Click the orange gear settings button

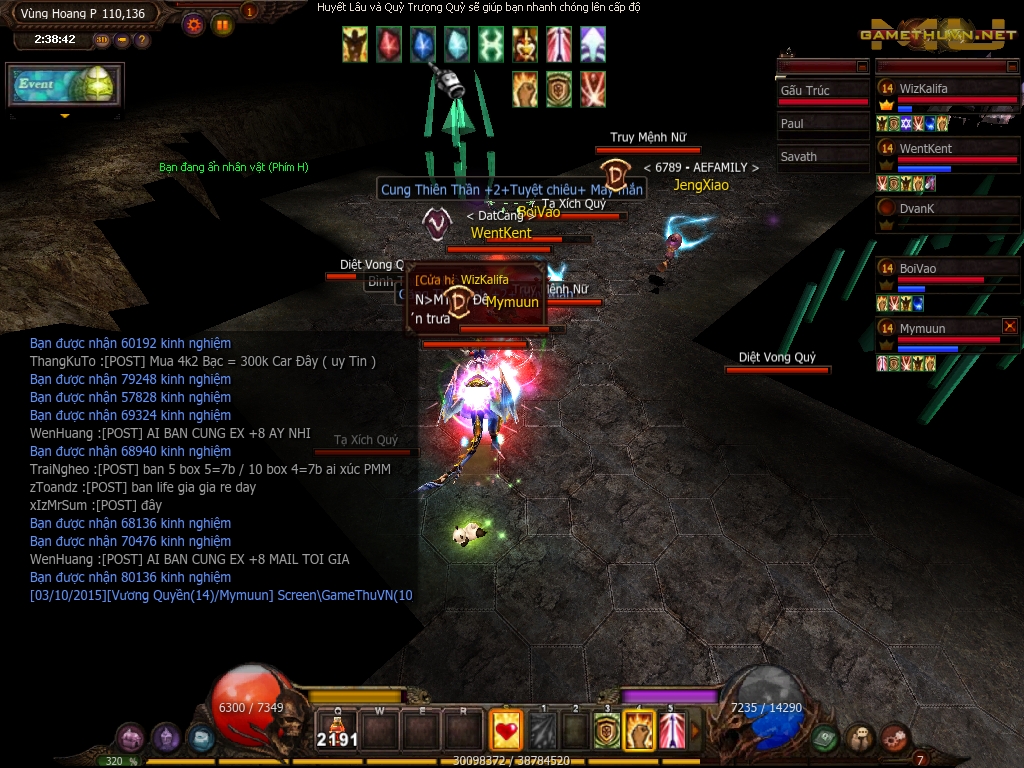(x=194, y=25)
